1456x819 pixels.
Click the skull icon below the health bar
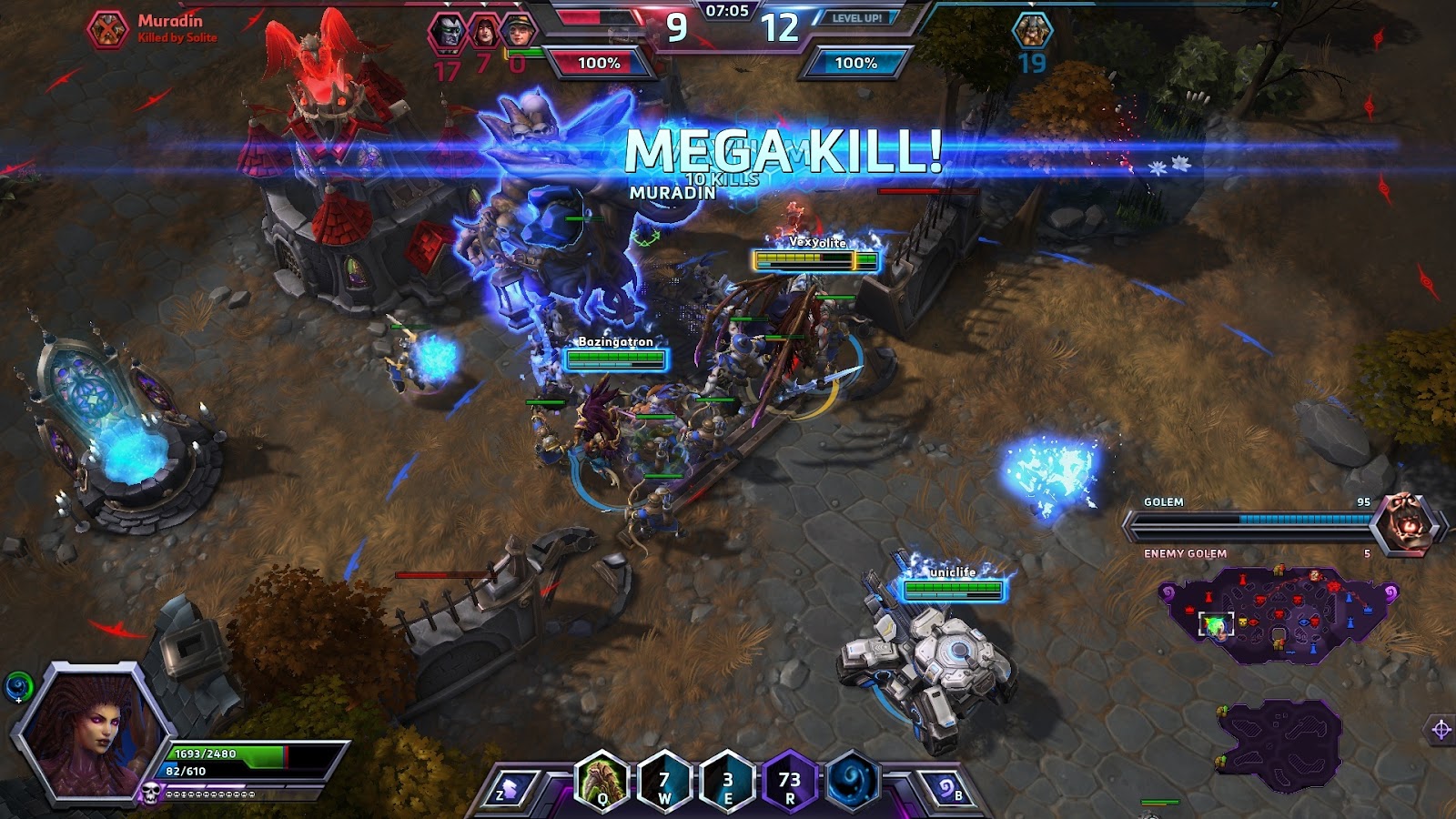point(152,793)
